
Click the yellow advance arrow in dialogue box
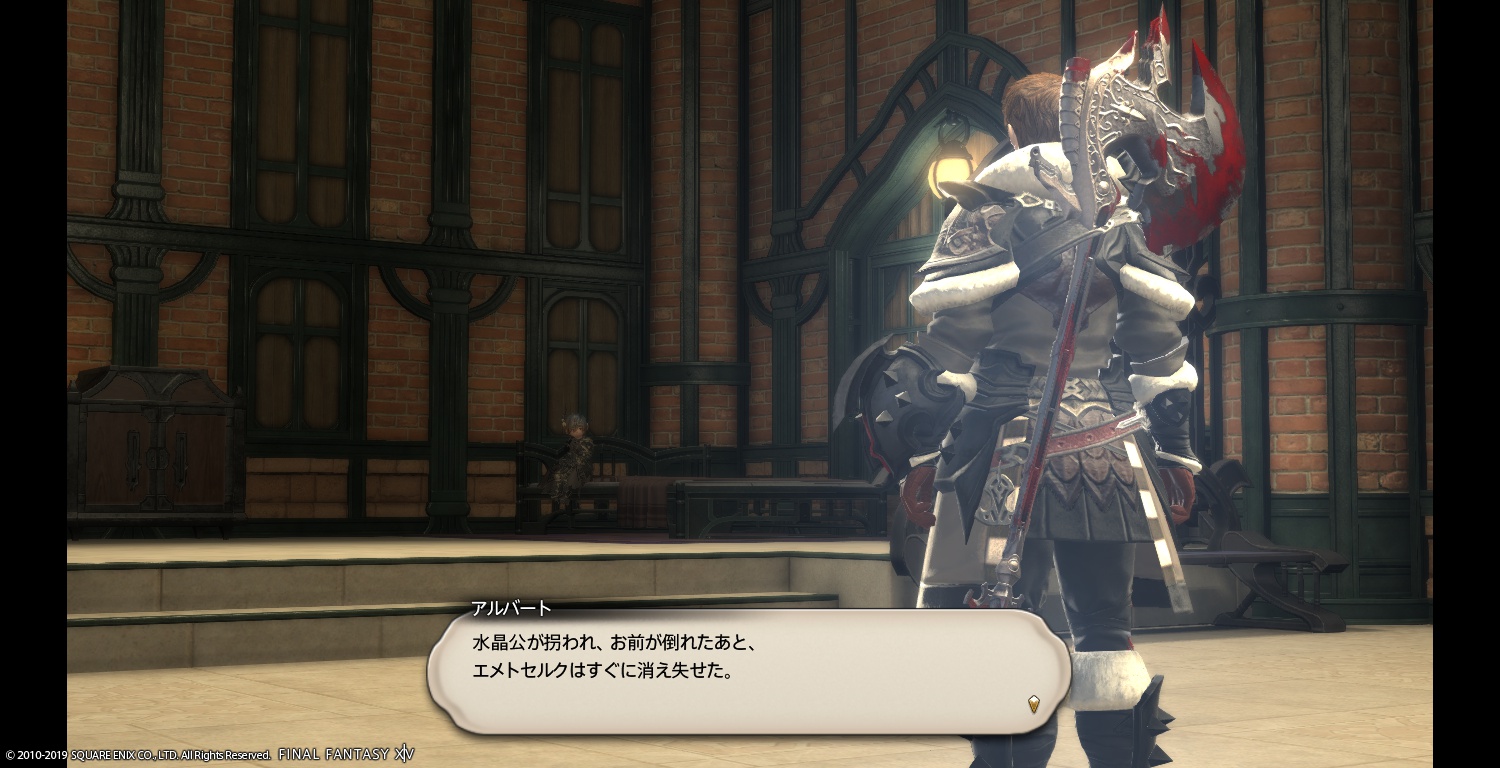pyautogui.click(x=1033, y=704)
